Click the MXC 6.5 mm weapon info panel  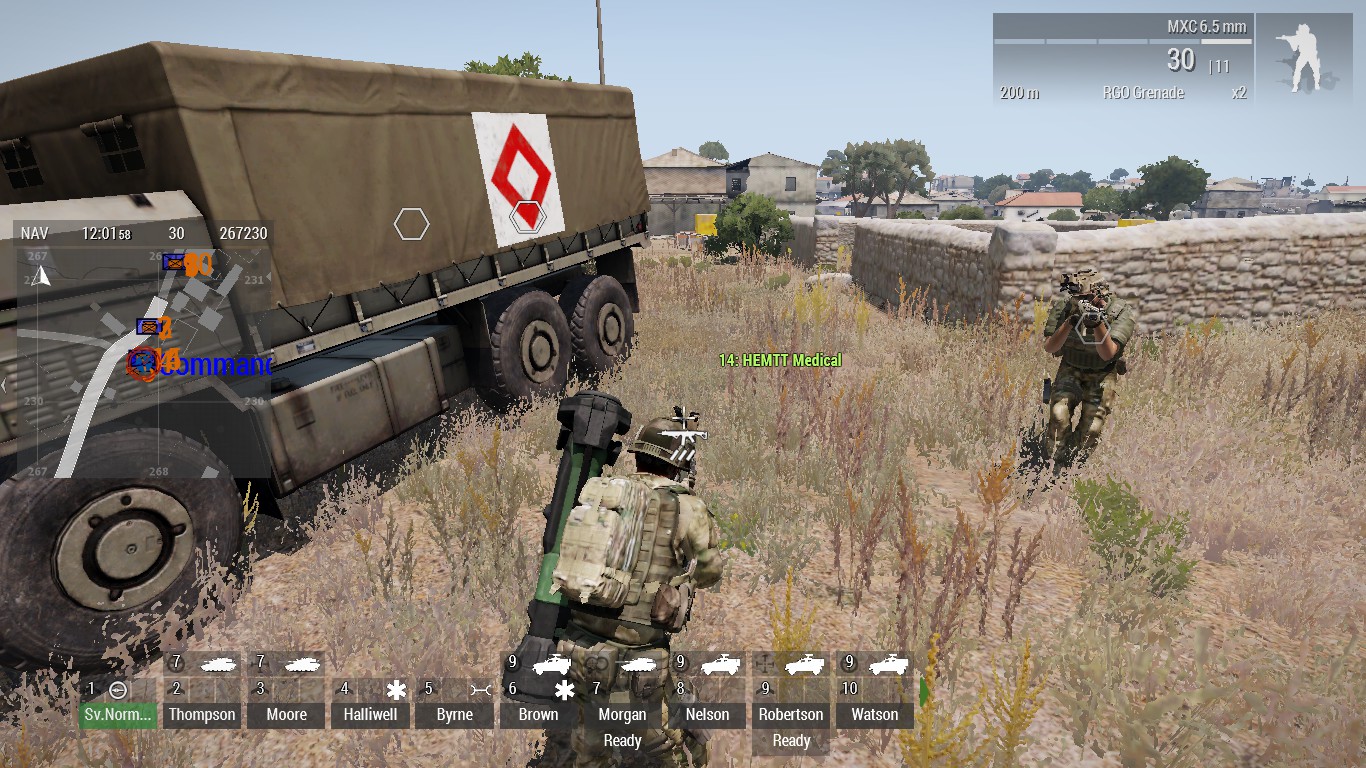1123,60
